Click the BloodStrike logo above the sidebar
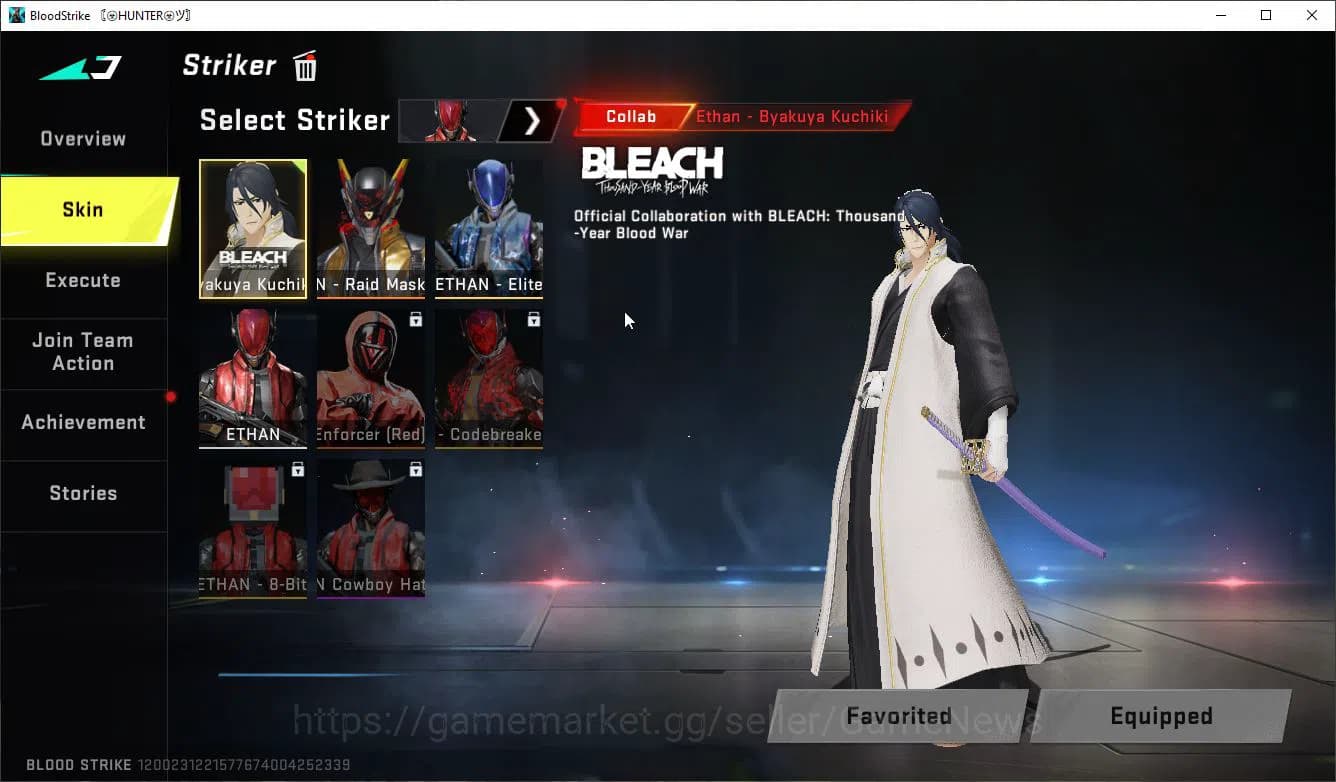This screenshot has width=1336, height=782. click(80, 66)
